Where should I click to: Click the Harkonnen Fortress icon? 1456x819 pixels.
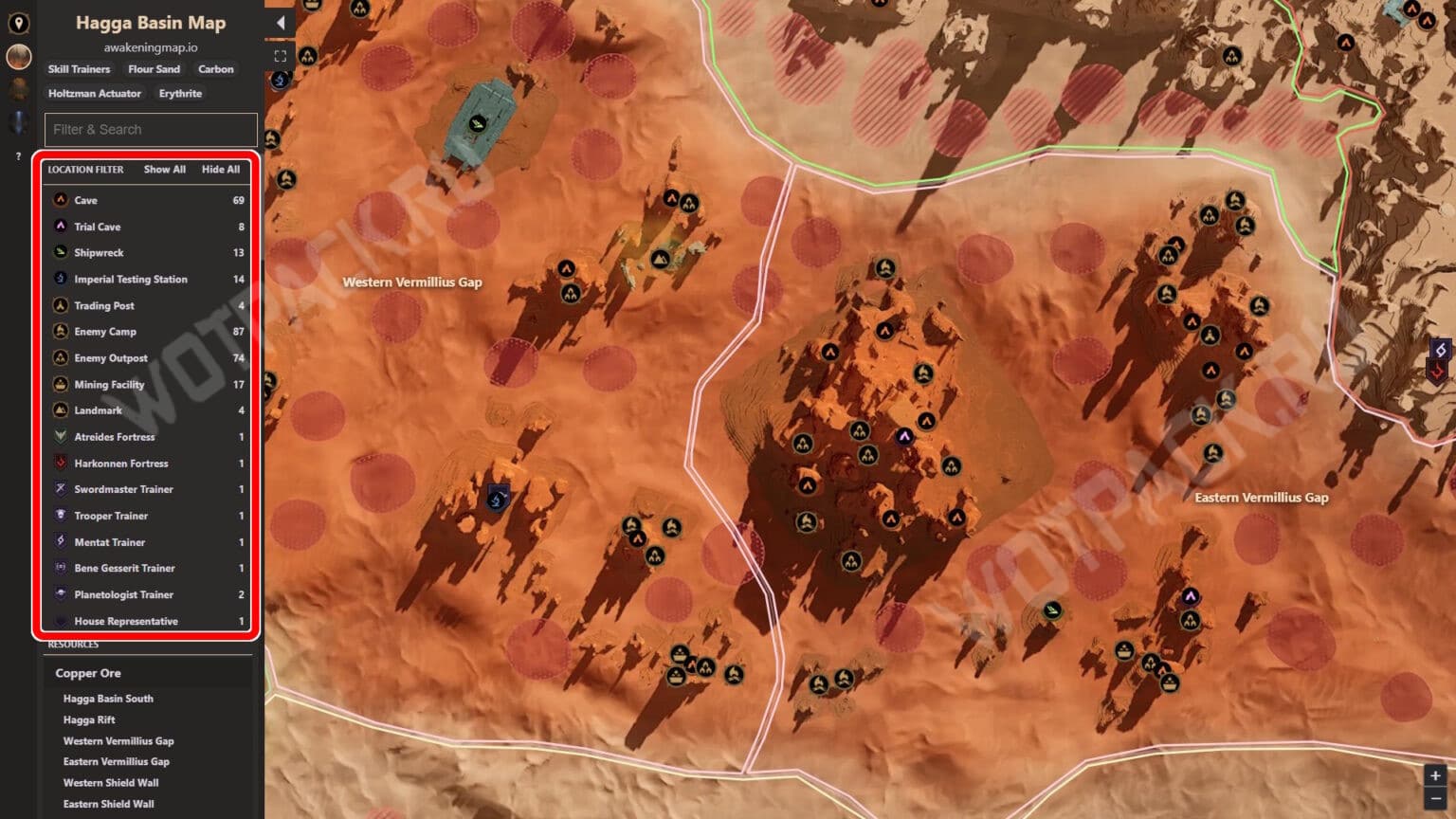(x=61, y=464)
